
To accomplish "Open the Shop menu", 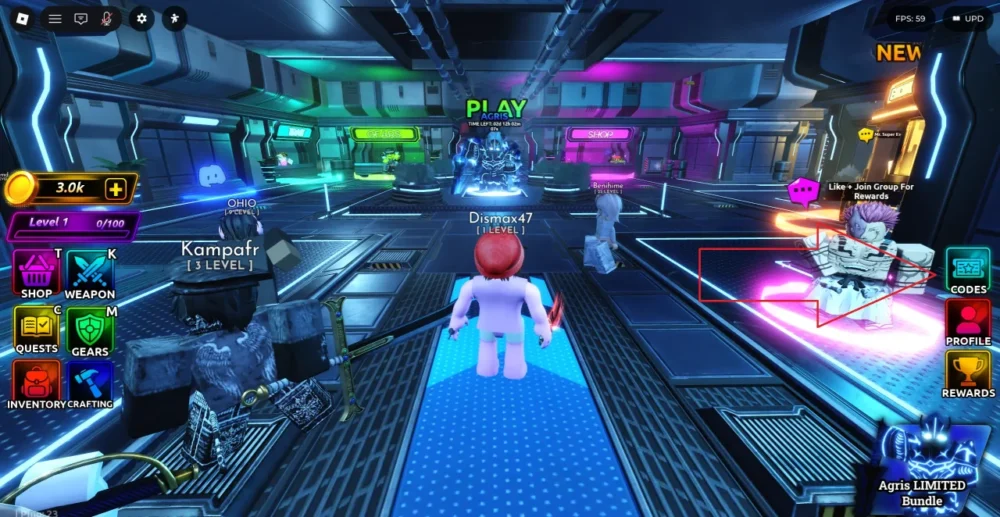I will tap(36, 273).
